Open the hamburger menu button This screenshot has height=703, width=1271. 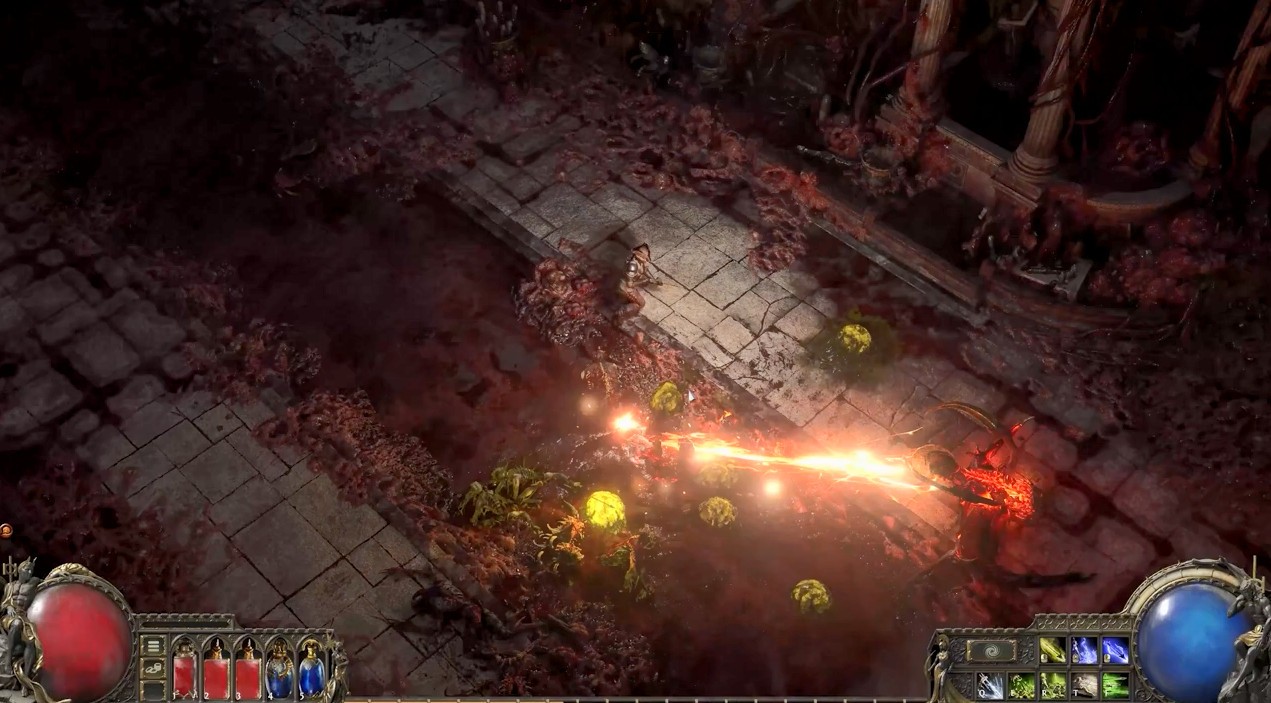pyautogui.click(x=153, y=645)
